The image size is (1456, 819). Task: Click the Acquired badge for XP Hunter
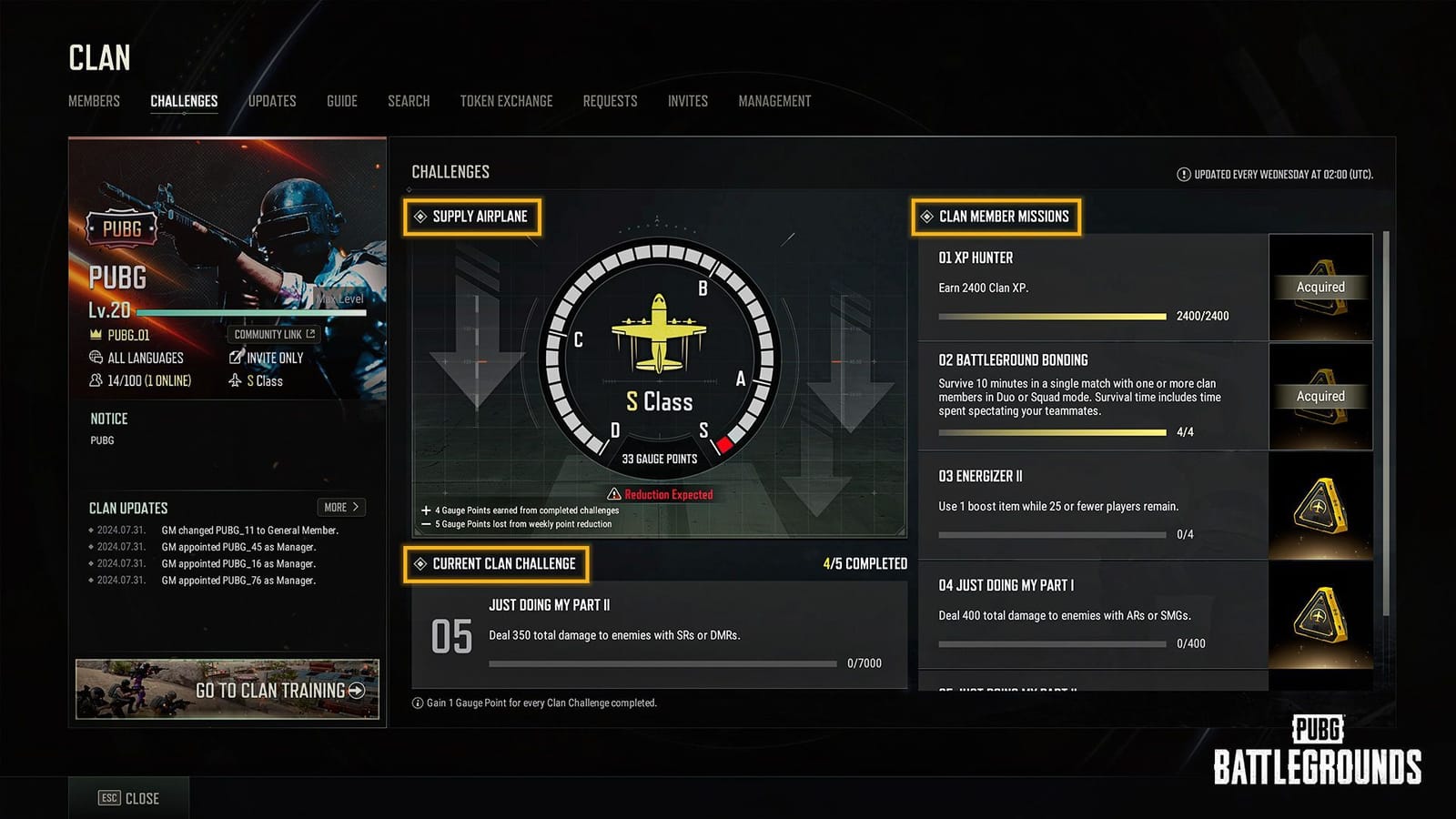coord(1320,287)
